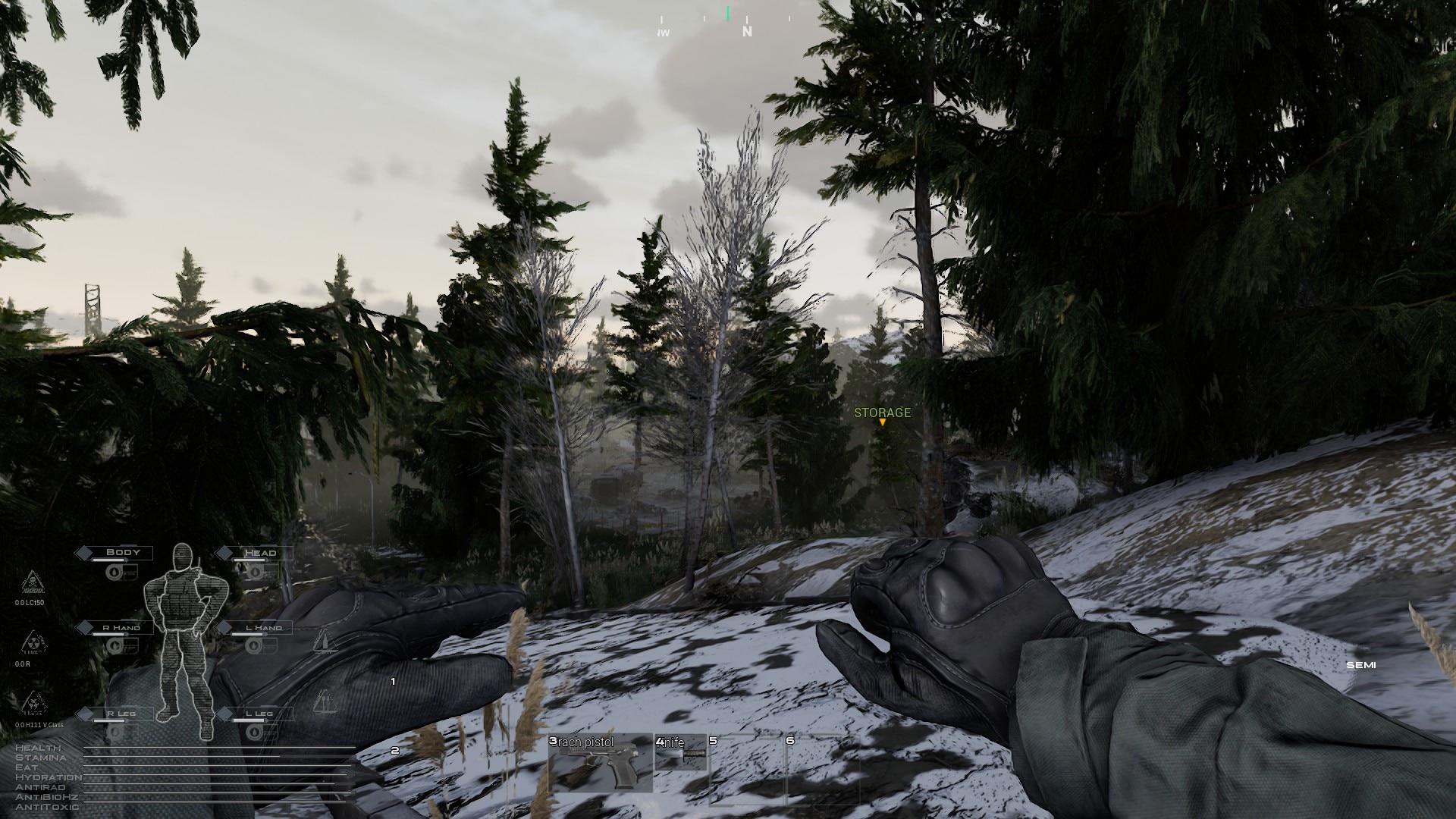Click the compass strip's N heading
The height and width of the screenshot is (819, 1456).
coord(747,31)
